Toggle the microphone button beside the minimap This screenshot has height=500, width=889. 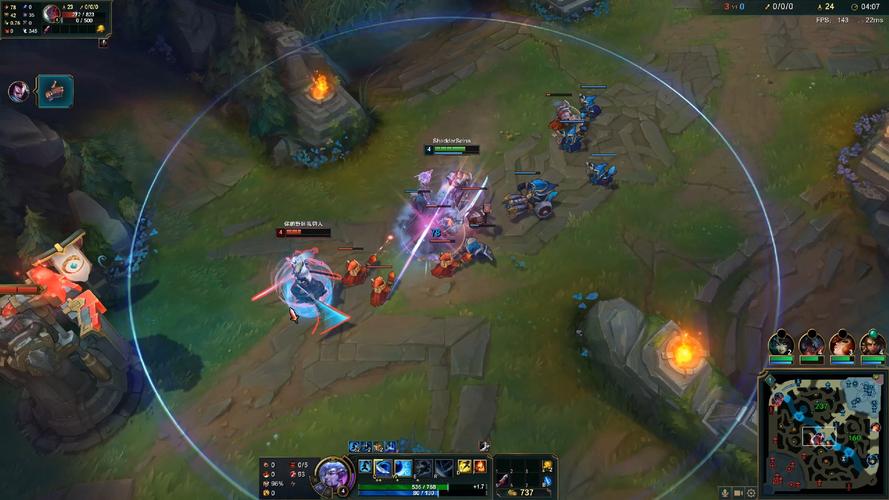point(724,492)
